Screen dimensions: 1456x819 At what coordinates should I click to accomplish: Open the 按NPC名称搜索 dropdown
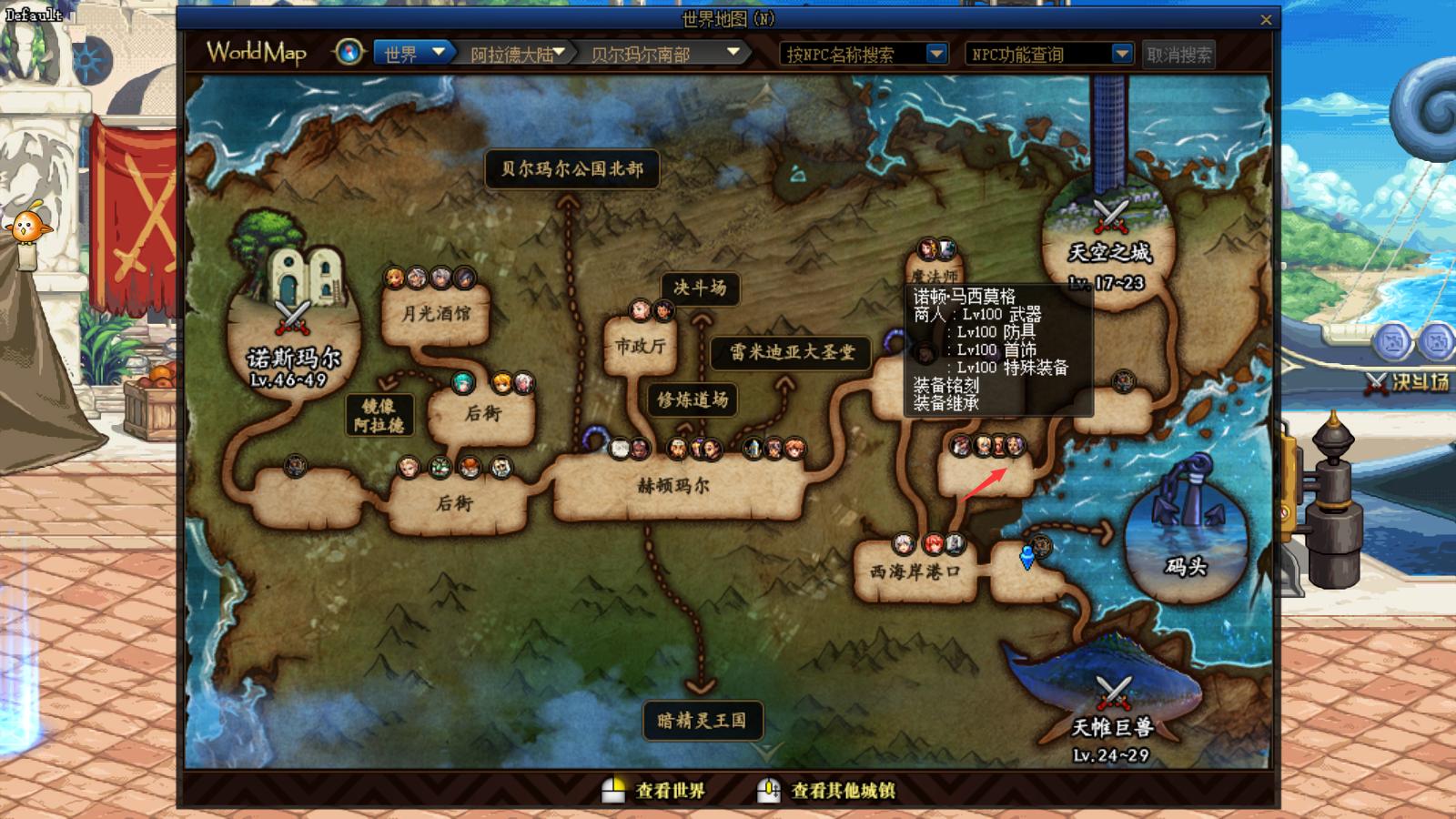click(936, 54)
